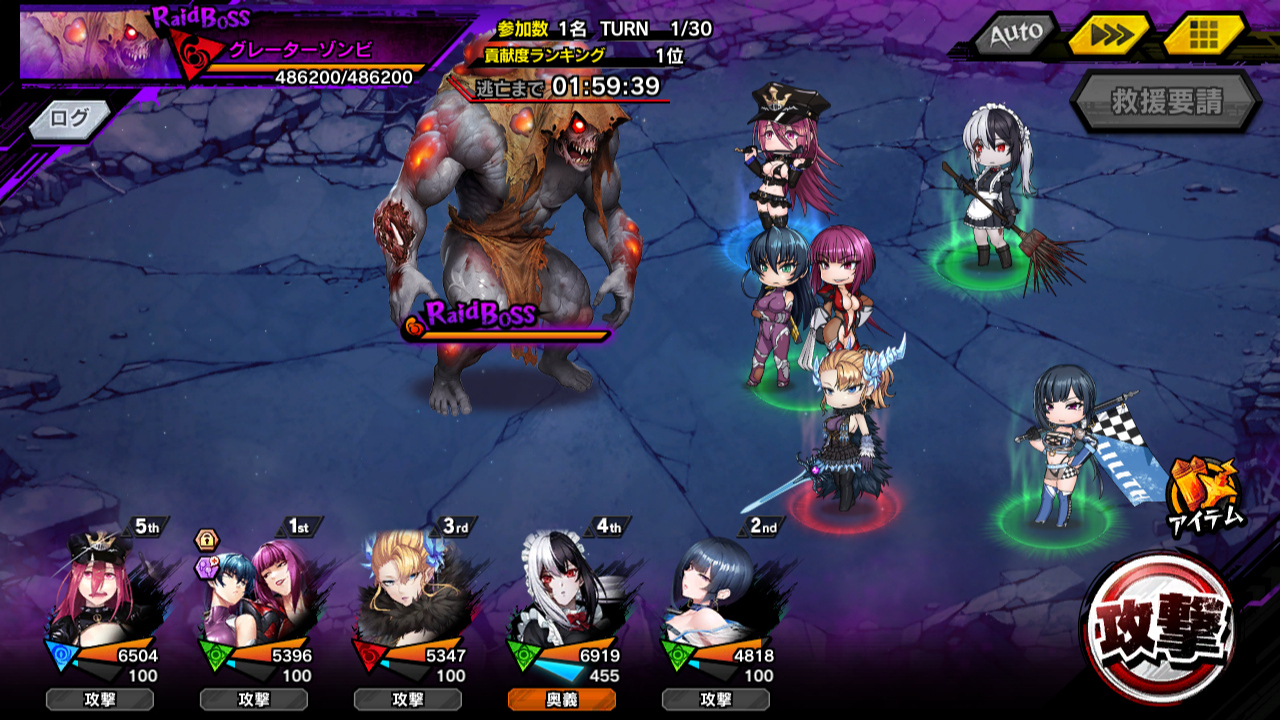The width and height of the screenshot is (1280, 720).
Task: Toggle the 攻撃 action under the pink-haired officer
Action: coord(99,699)
